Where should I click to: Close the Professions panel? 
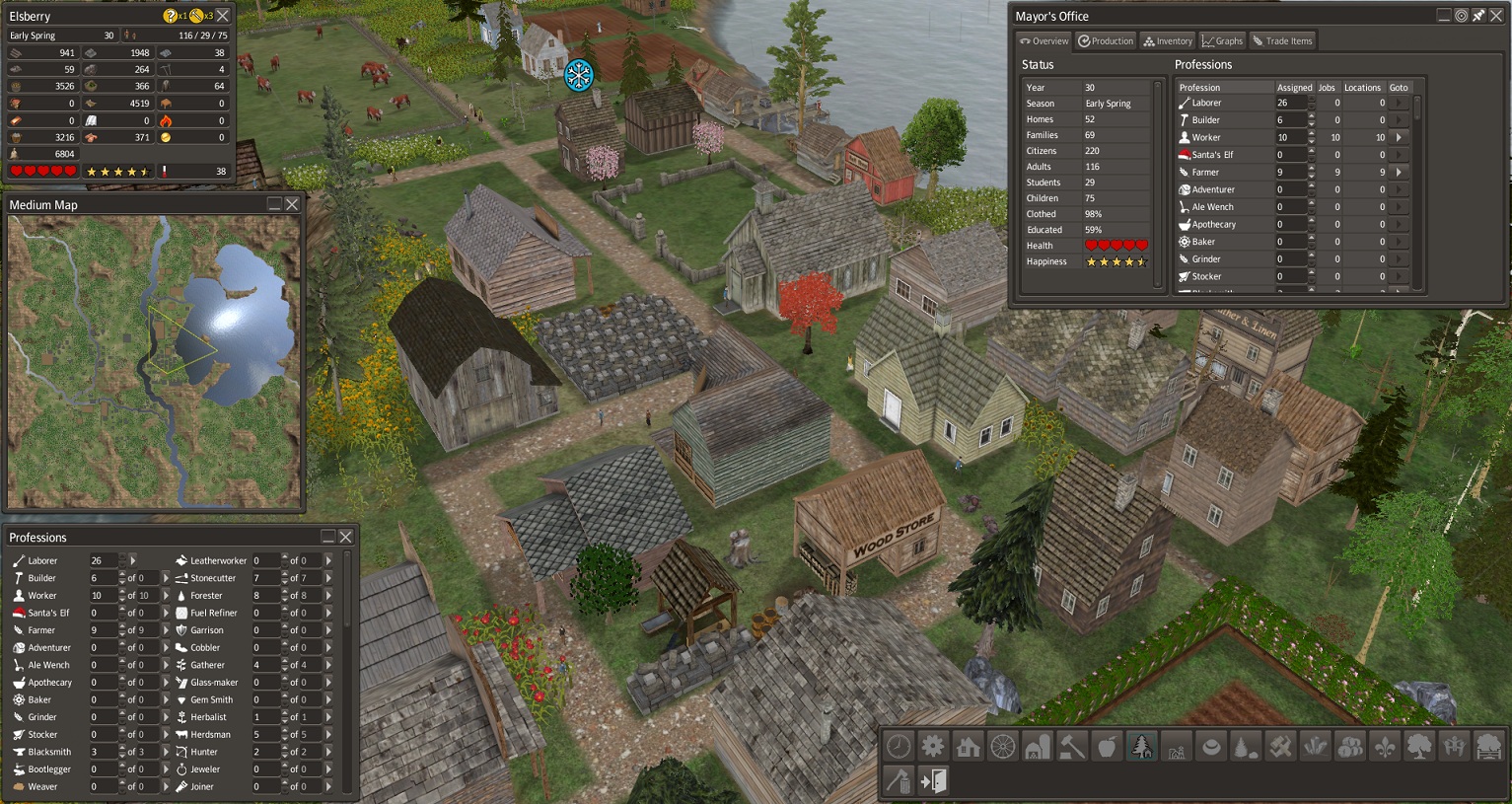click(346, 537)
